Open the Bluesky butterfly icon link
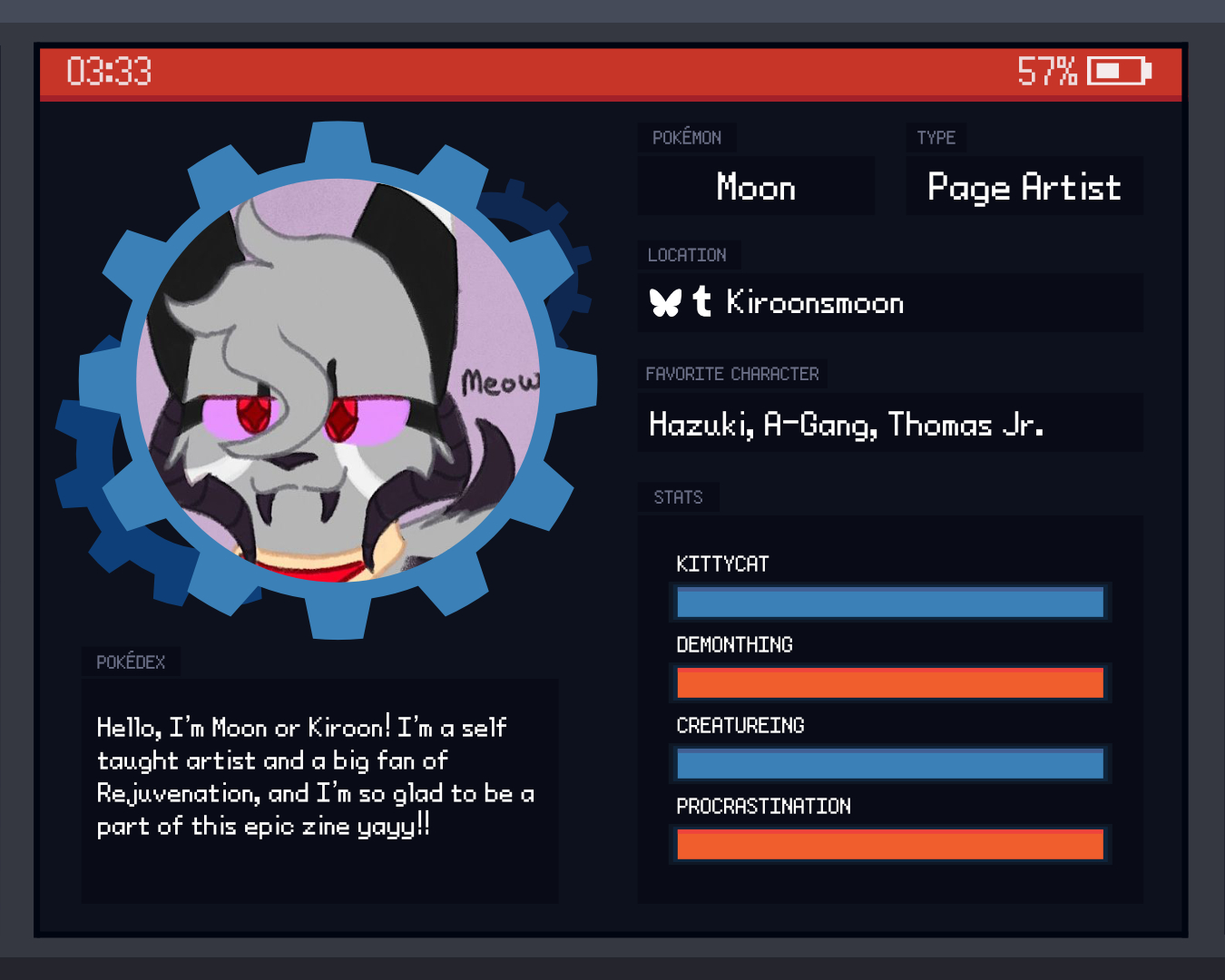Screen dimensions: 1225x980 (665, 302)
